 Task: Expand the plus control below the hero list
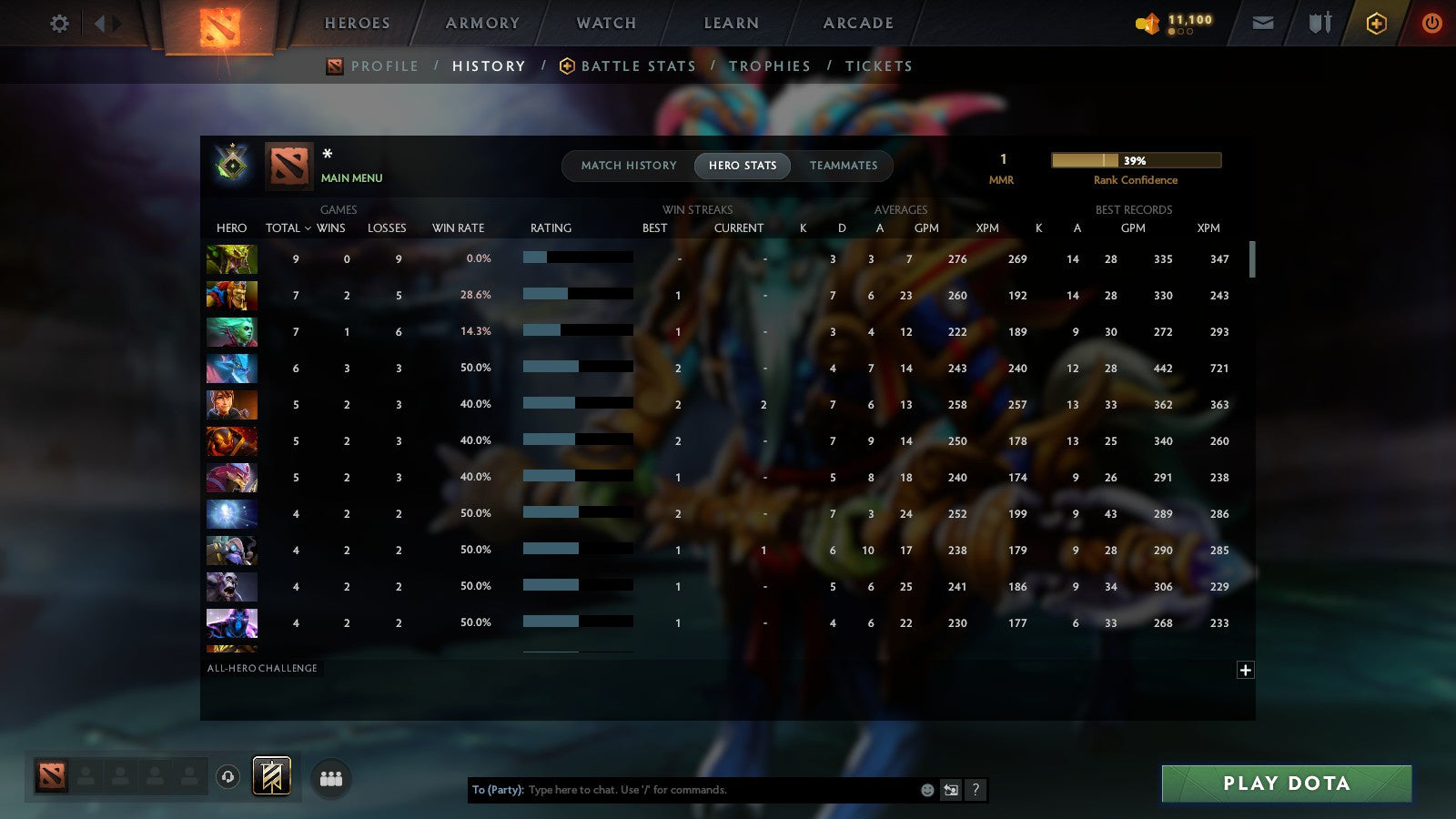pos(1245,670)
